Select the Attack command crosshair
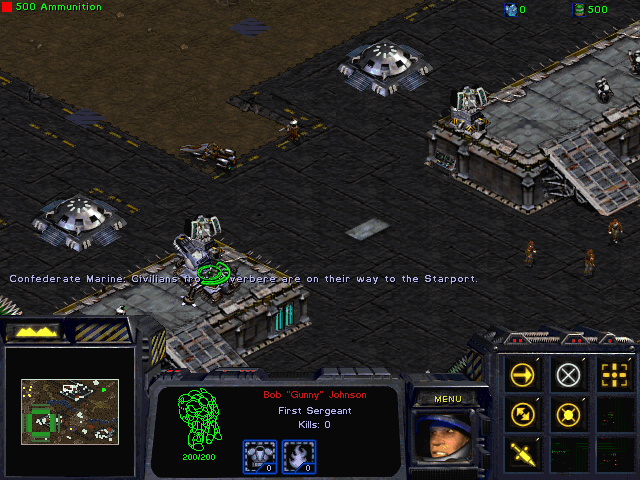Screen dimensions: 640x480 click(612, 375)
